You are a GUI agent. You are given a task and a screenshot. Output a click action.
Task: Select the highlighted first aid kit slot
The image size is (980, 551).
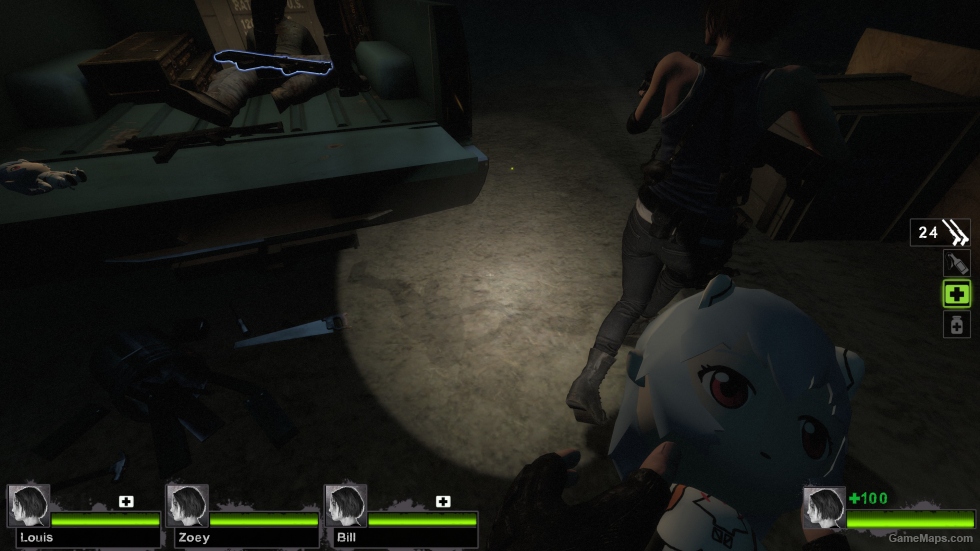[x=957, y=294]
